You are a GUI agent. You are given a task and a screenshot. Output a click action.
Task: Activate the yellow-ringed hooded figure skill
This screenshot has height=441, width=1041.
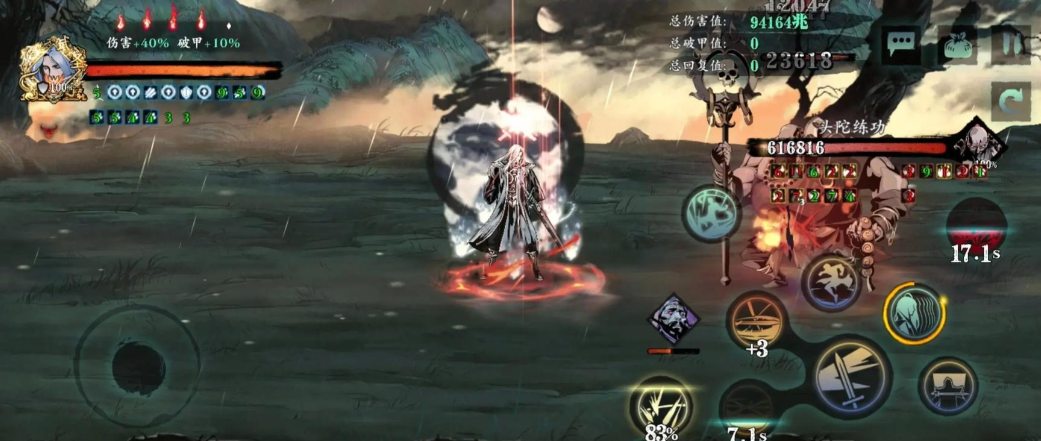tap(914, 314)
